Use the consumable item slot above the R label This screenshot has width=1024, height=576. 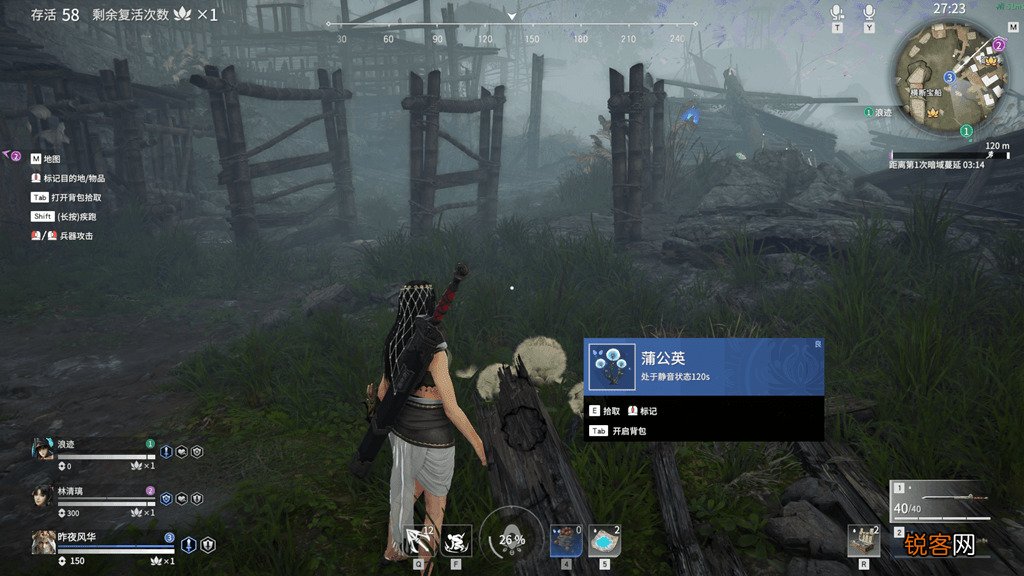(x=863, y=540)
